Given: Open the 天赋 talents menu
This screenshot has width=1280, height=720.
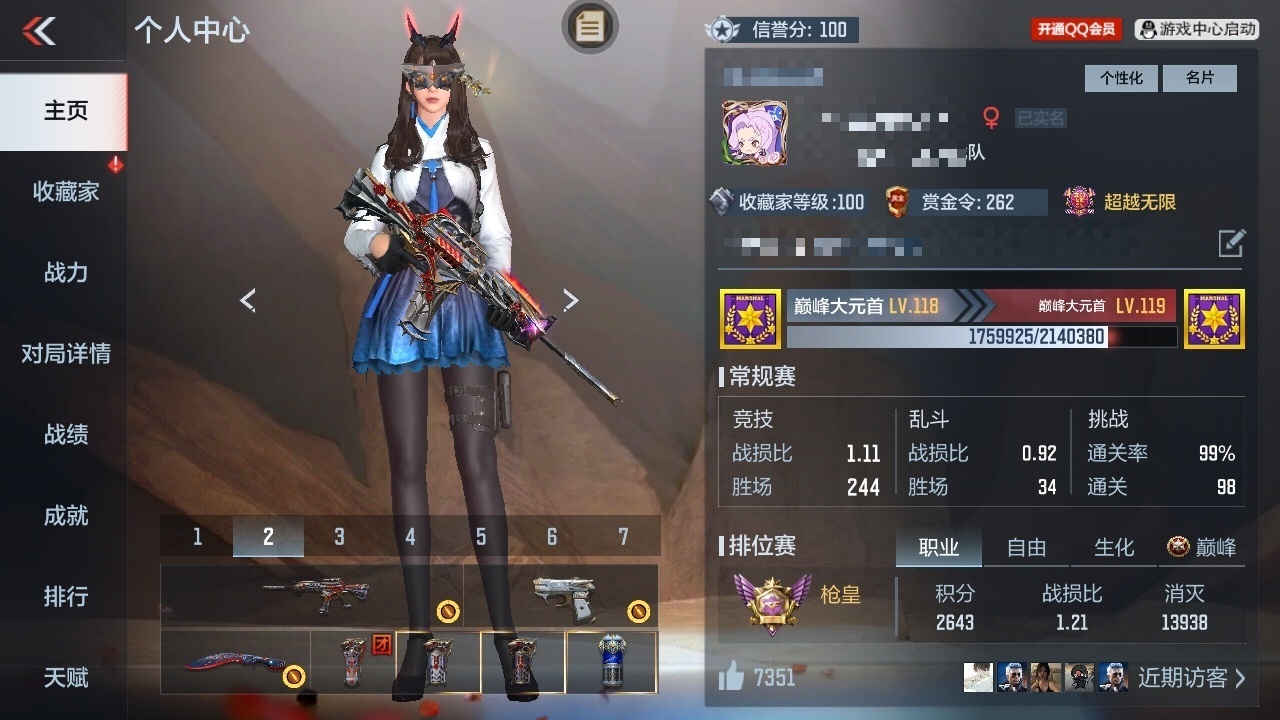Looking at the screenshot, I should [x=65, y=677].
